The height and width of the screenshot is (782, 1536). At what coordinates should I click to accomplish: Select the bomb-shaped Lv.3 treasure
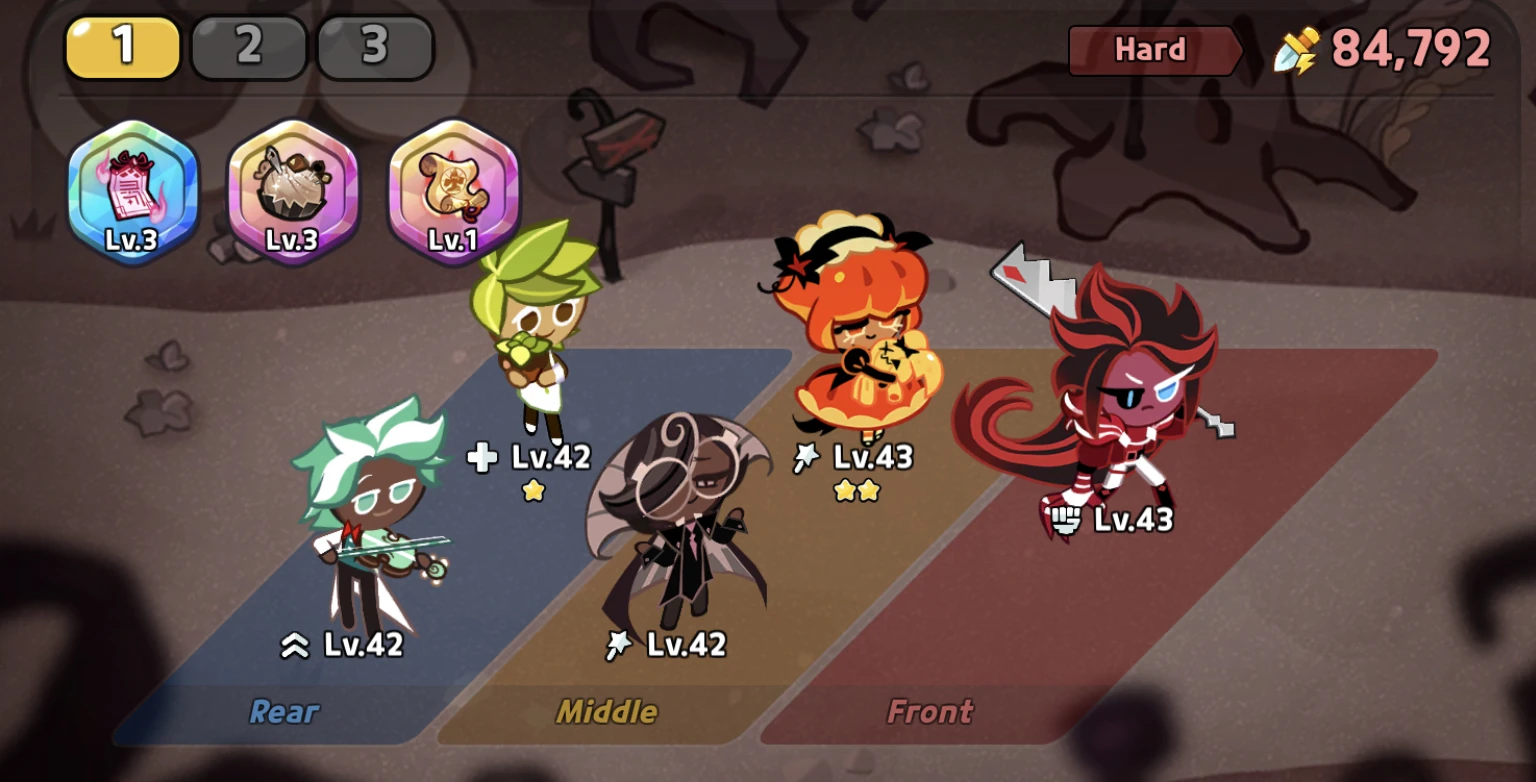point(292,185)
